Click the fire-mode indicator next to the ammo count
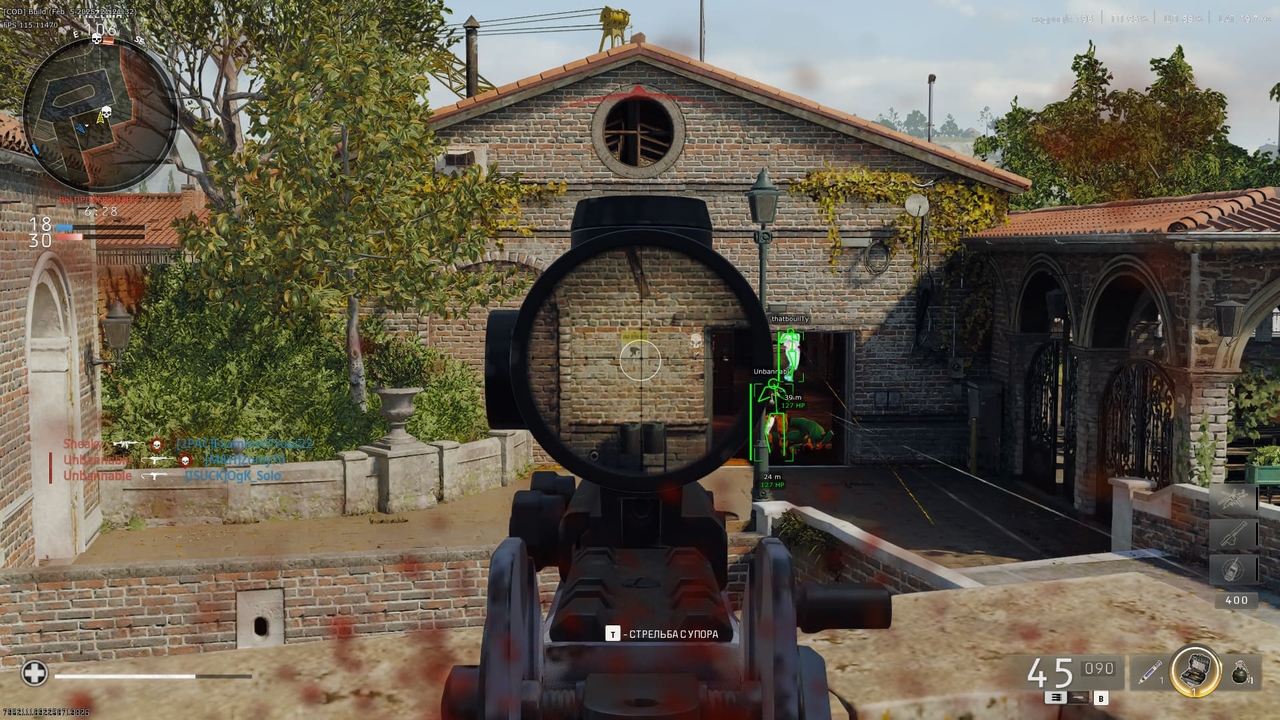The height and width of the screenshot is (720, 1280). [x=1055, y=698]
